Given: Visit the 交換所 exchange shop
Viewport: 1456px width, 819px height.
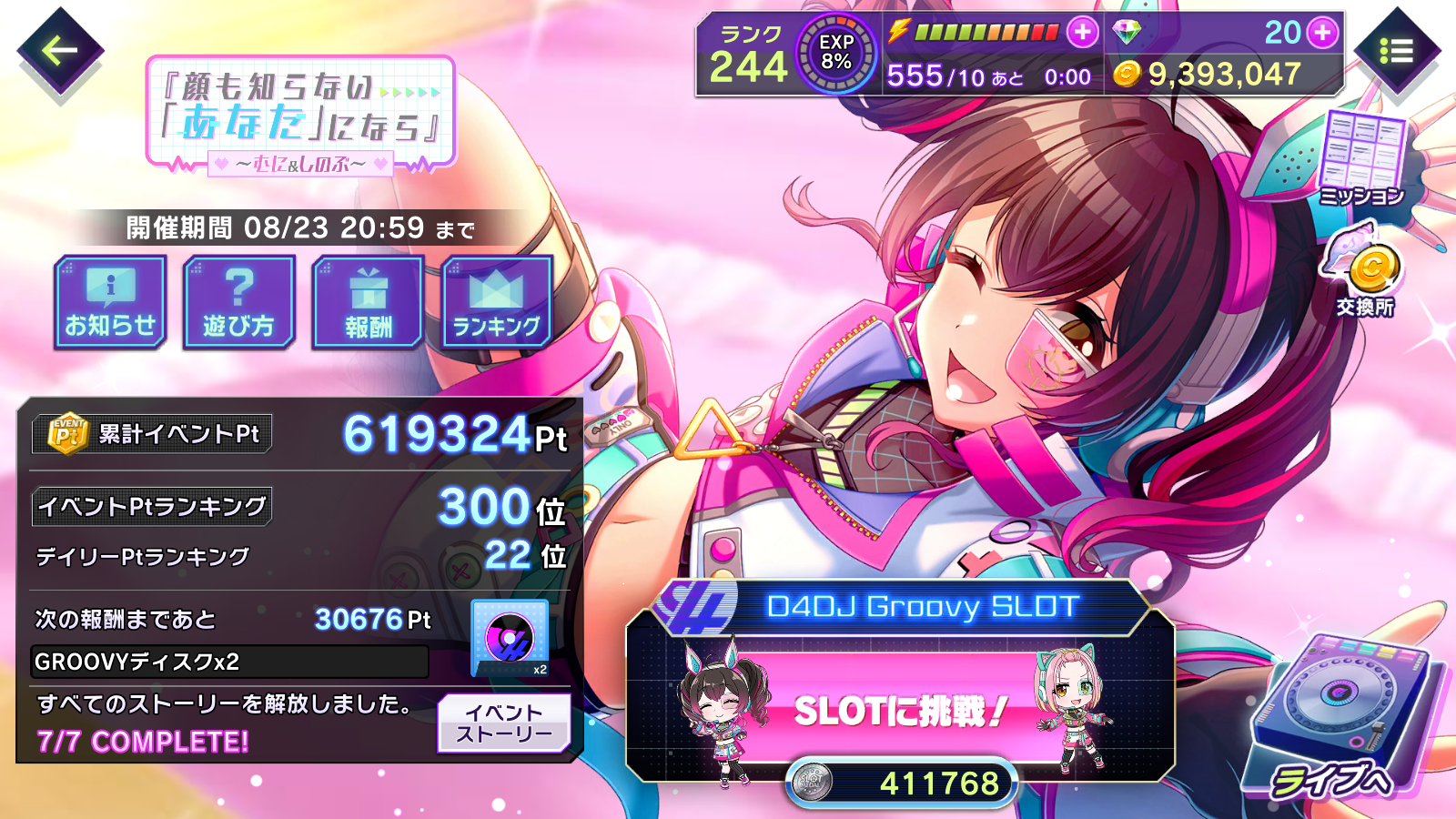Looking at the screenshot, I should pos(1365,273).
